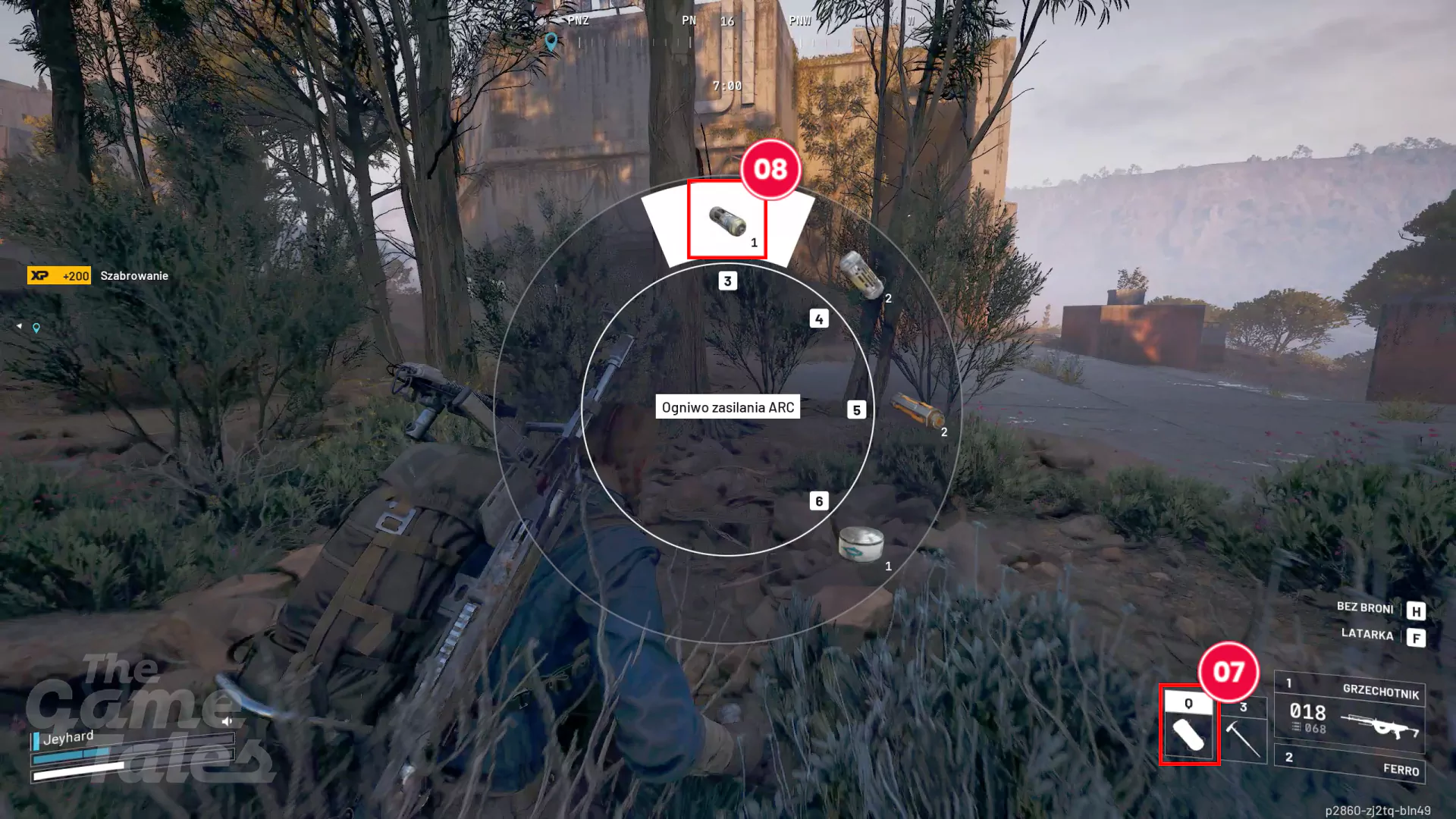Screen dimensions: 1456x819
Task: Switch to the Grzechotnik weapon slot
Action: (x=1350, y=711)
